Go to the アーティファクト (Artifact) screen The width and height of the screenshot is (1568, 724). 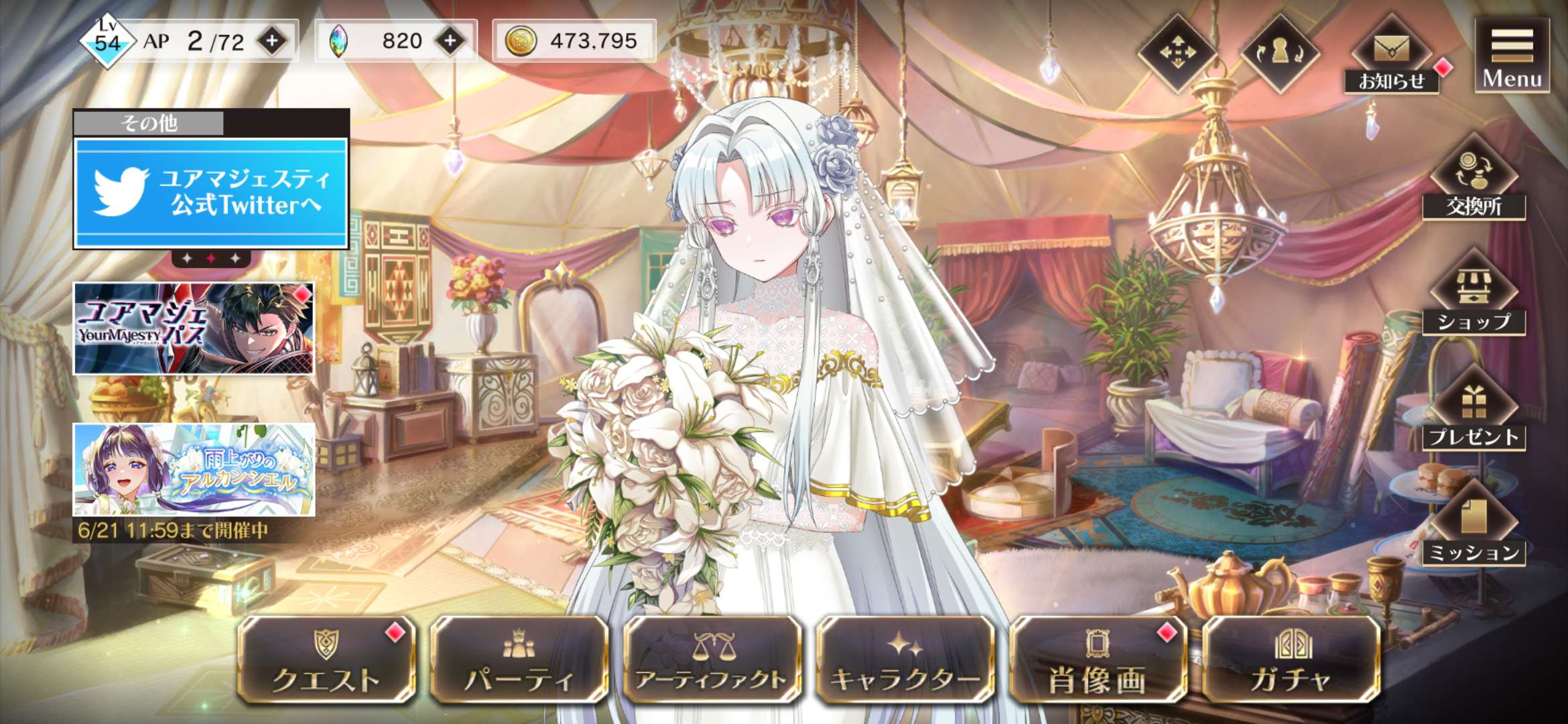coord(712,660)
